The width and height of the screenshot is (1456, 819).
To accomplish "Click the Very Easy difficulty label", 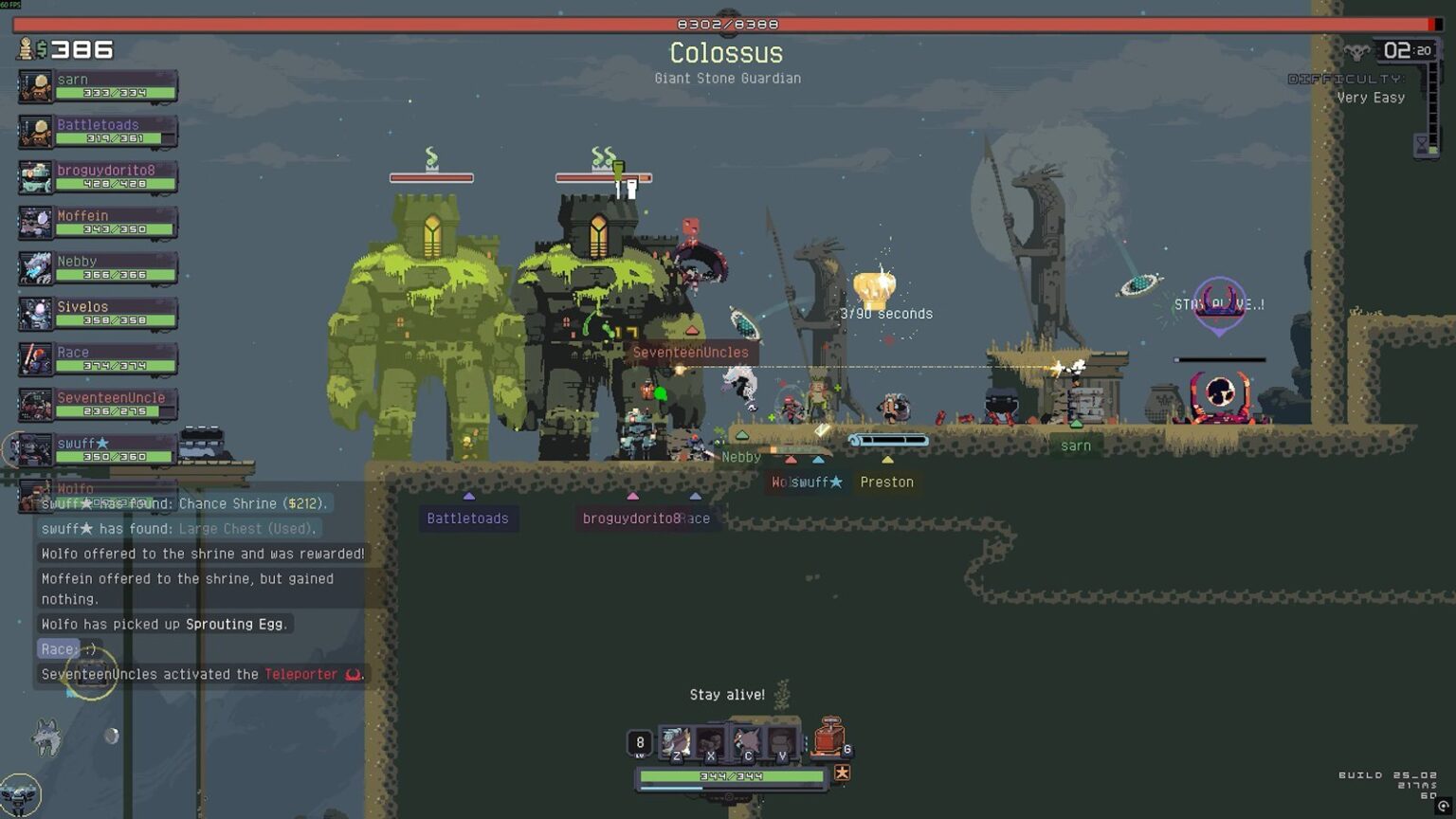I will point(1372,98).
